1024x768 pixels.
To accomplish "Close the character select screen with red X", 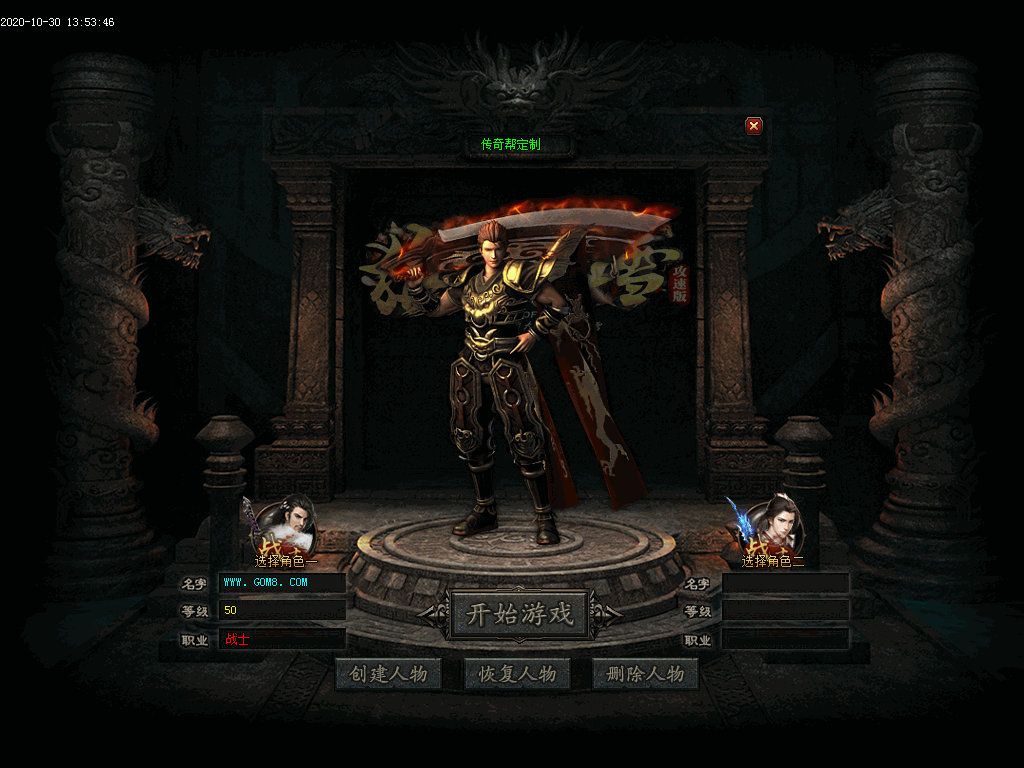I will (754, 126).
